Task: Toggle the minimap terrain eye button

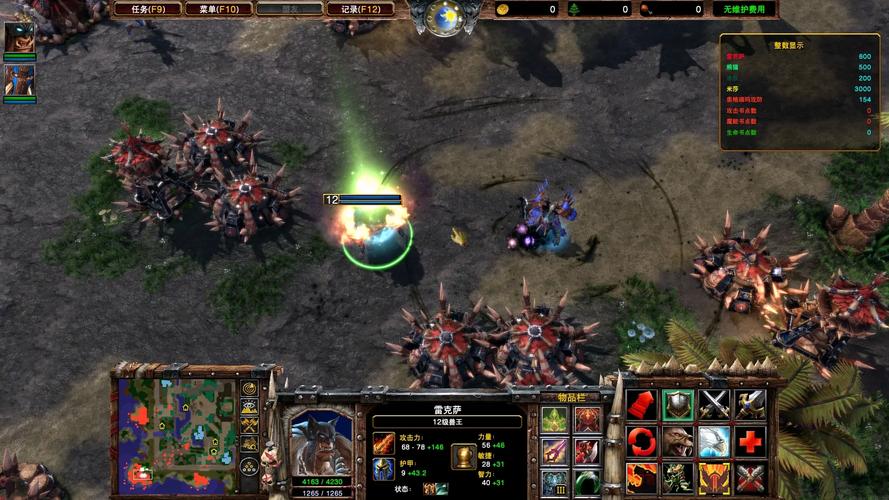Action: [249, 407]
